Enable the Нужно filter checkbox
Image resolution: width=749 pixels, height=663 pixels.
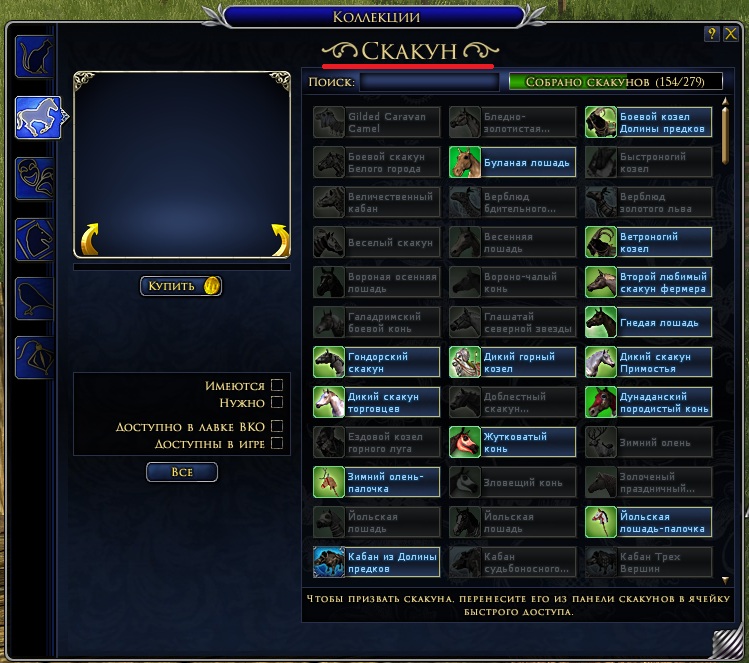[277, 403]
